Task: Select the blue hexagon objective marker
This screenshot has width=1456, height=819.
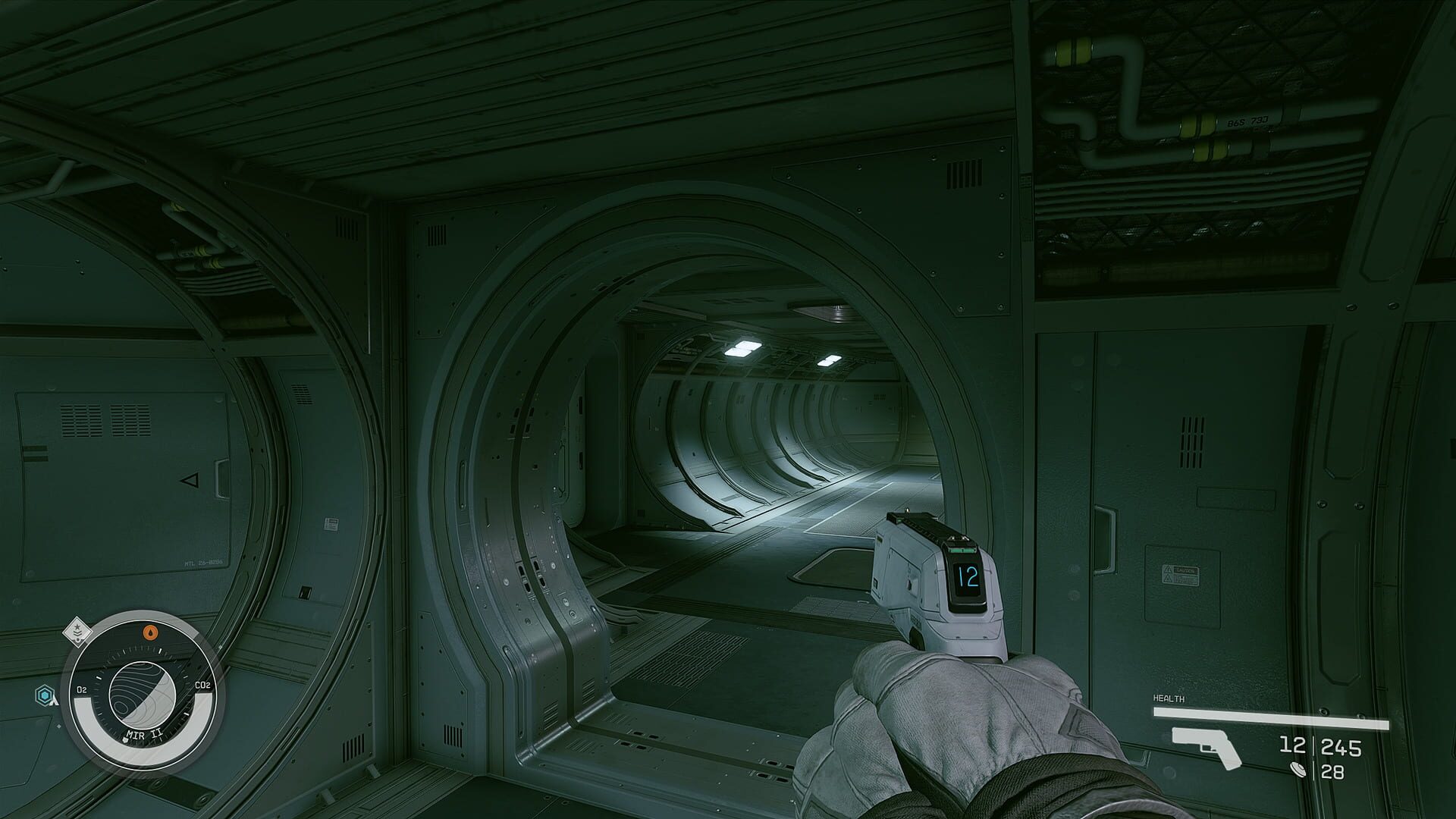Action: (x=45, y=693)
